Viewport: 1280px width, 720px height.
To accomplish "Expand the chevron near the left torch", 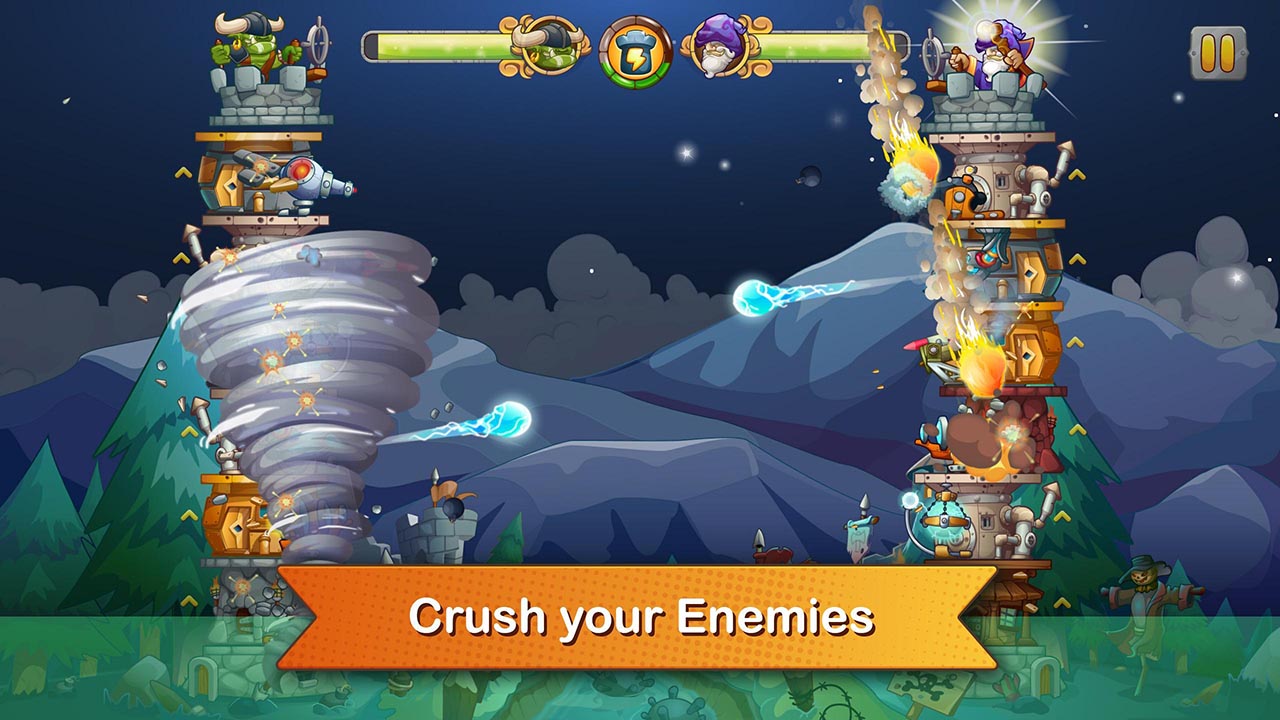I will point(189,600).
